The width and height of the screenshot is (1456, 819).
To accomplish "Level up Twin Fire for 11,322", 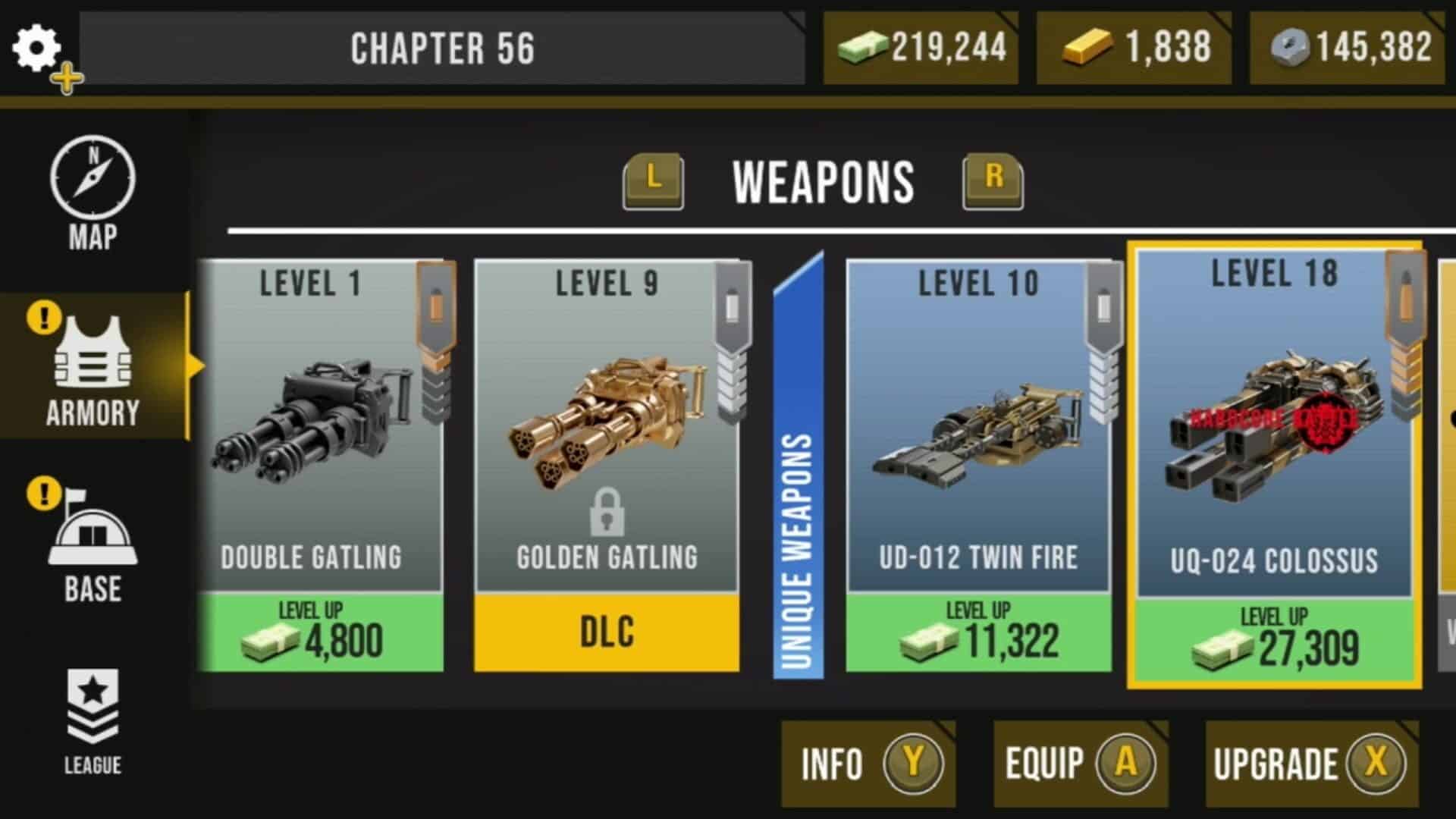I will click(978, 633).
